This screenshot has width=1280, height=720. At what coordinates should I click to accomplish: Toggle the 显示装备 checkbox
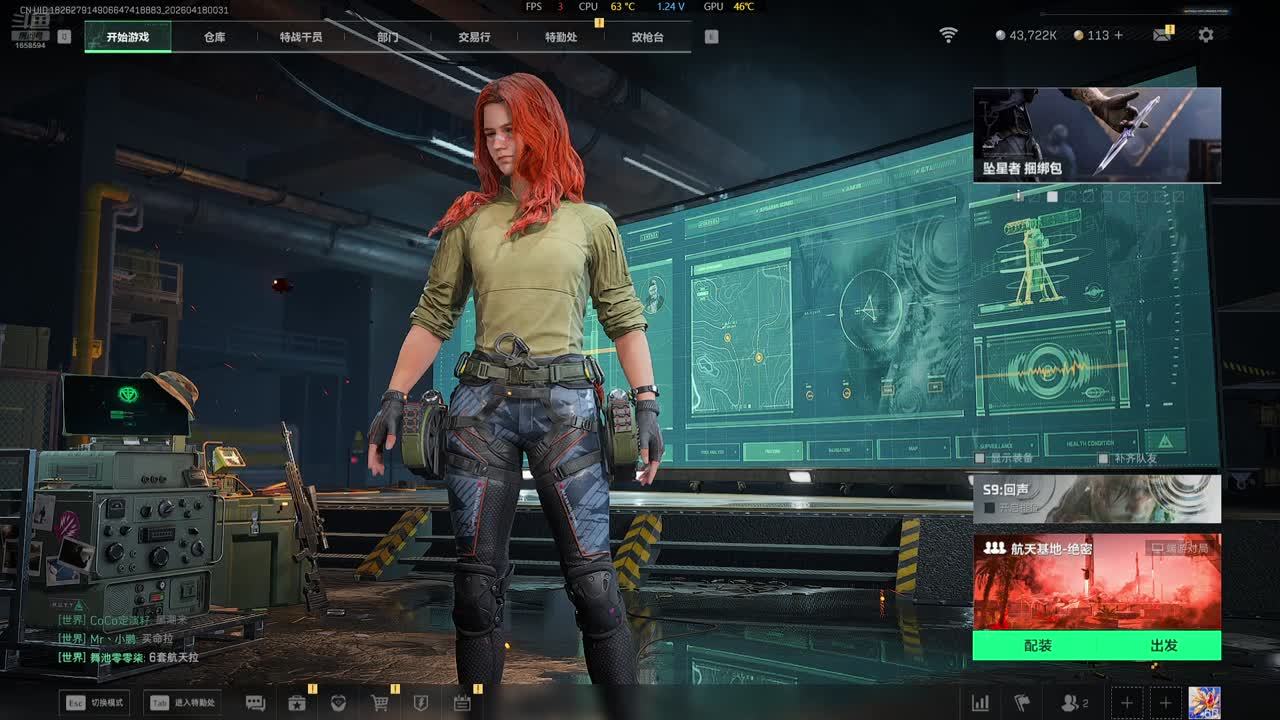click(980, 458)
